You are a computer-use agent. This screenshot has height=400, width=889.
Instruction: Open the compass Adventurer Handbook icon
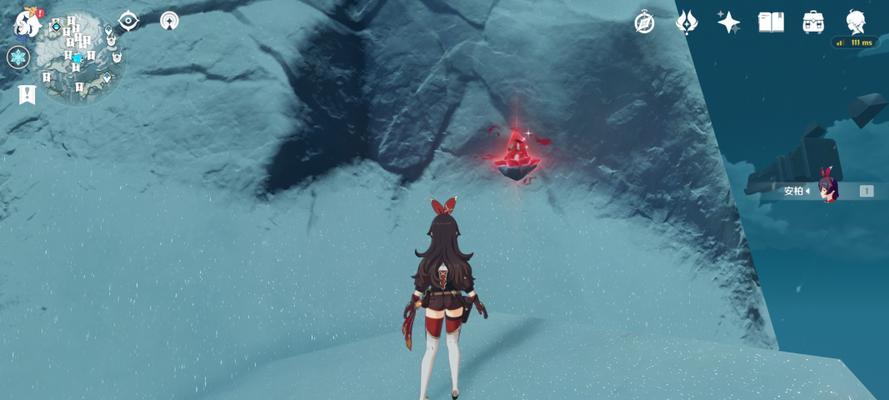[x=645, y=22]
